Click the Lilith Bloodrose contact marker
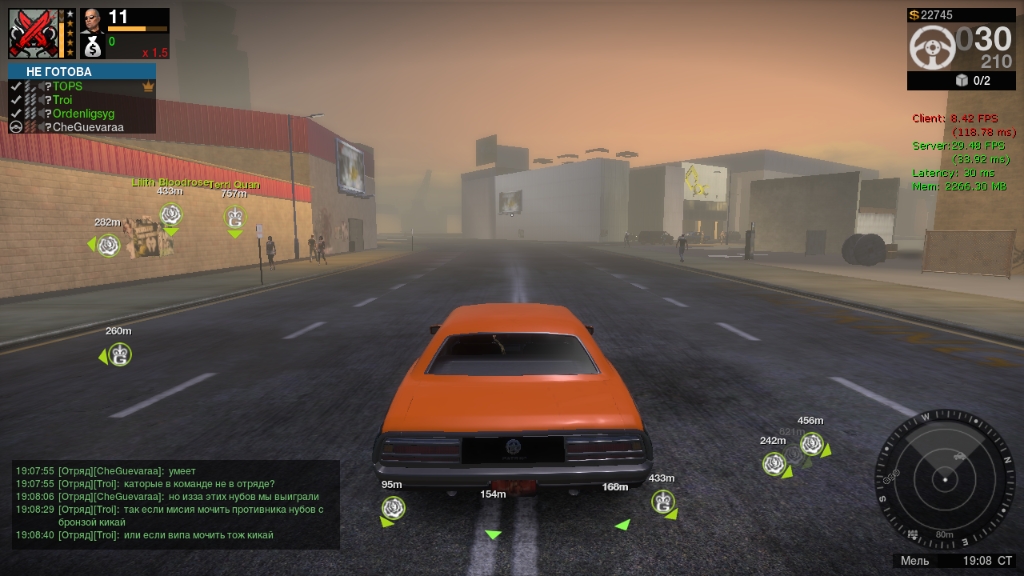The width and height of the screenshot is (1024, 576). coord(171,213)
